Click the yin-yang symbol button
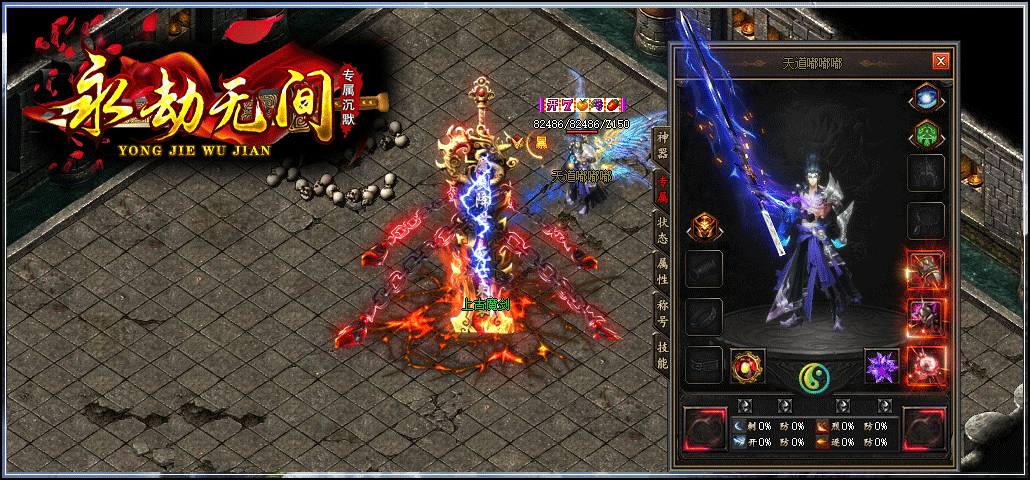The height and width of the screenshot is (480, 1030). (x=814, y=377)
